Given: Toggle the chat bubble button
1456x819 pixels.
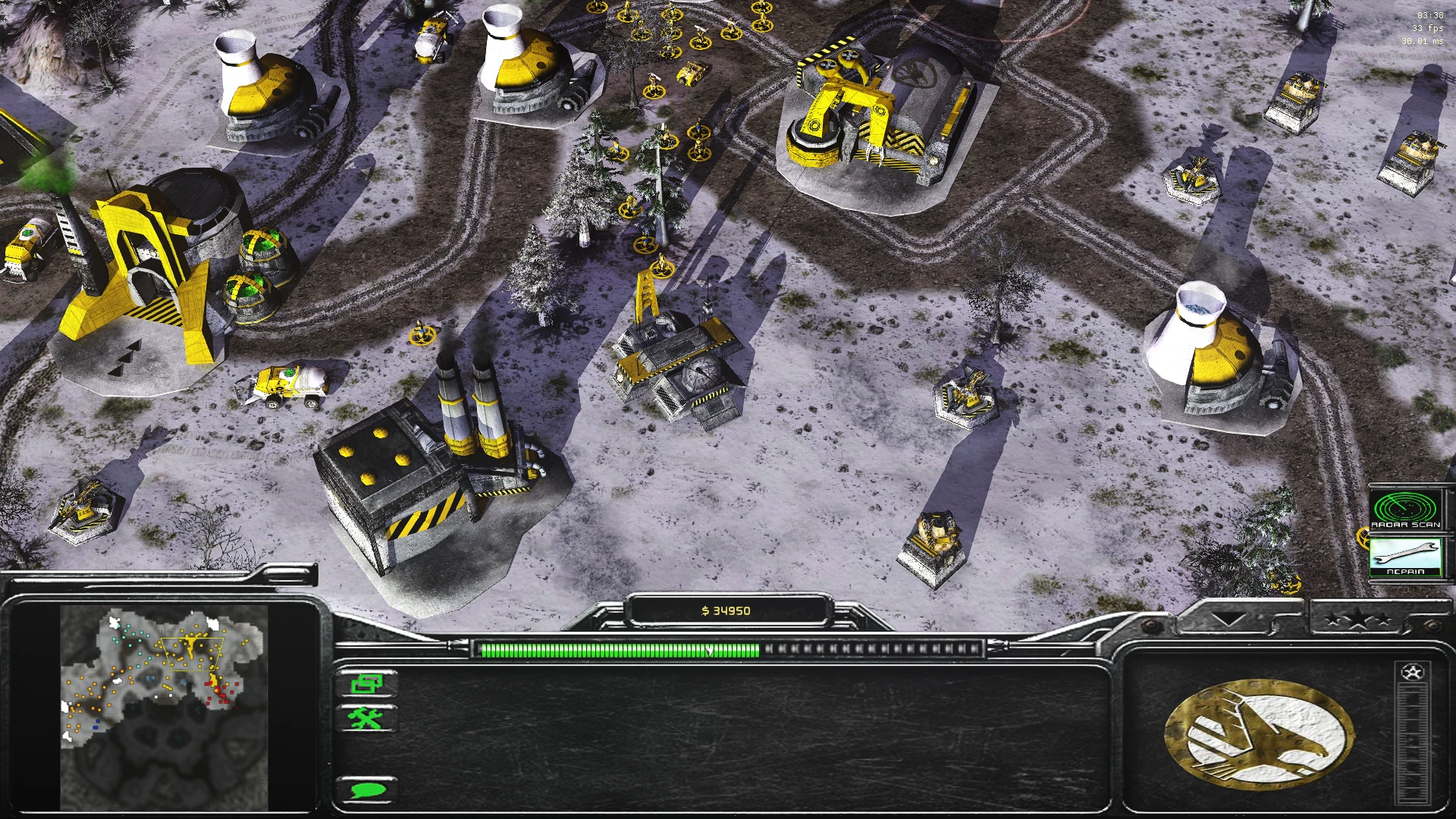Looking at the screenshot, I should pyautogui.click(x=369, y=789).
